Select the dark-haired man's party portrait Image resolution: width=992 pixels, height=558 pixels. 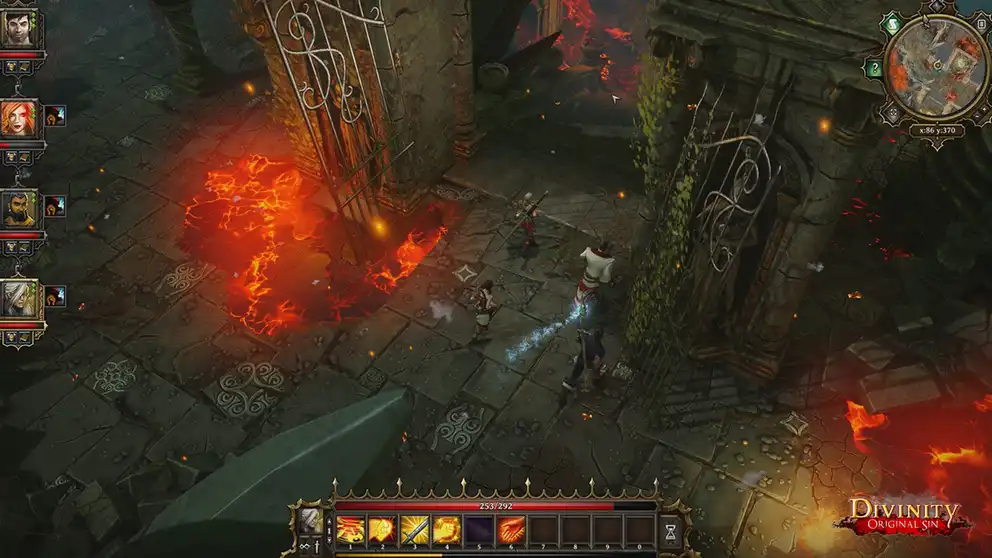tap(19, 28)
